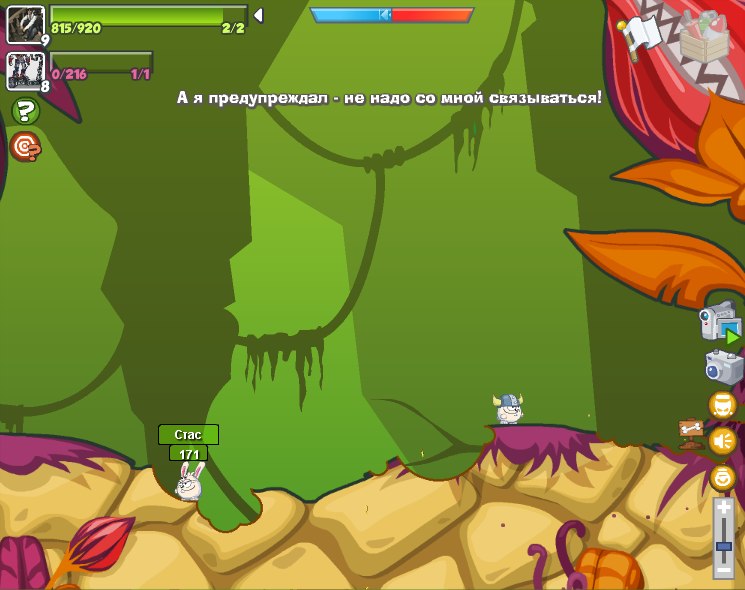Toggle sound with the orange speaker button

pos(722,441)
